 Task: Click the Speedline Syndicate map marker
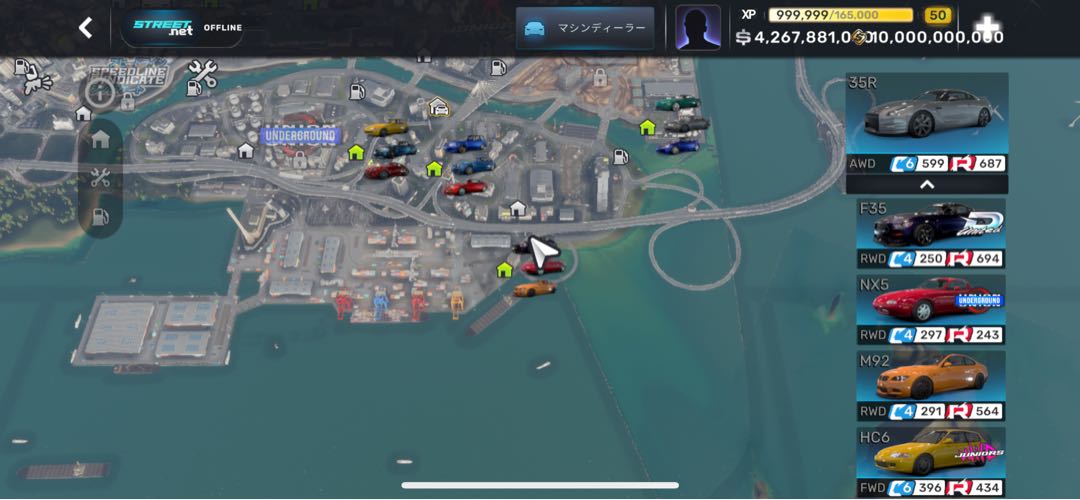[127, 77]
